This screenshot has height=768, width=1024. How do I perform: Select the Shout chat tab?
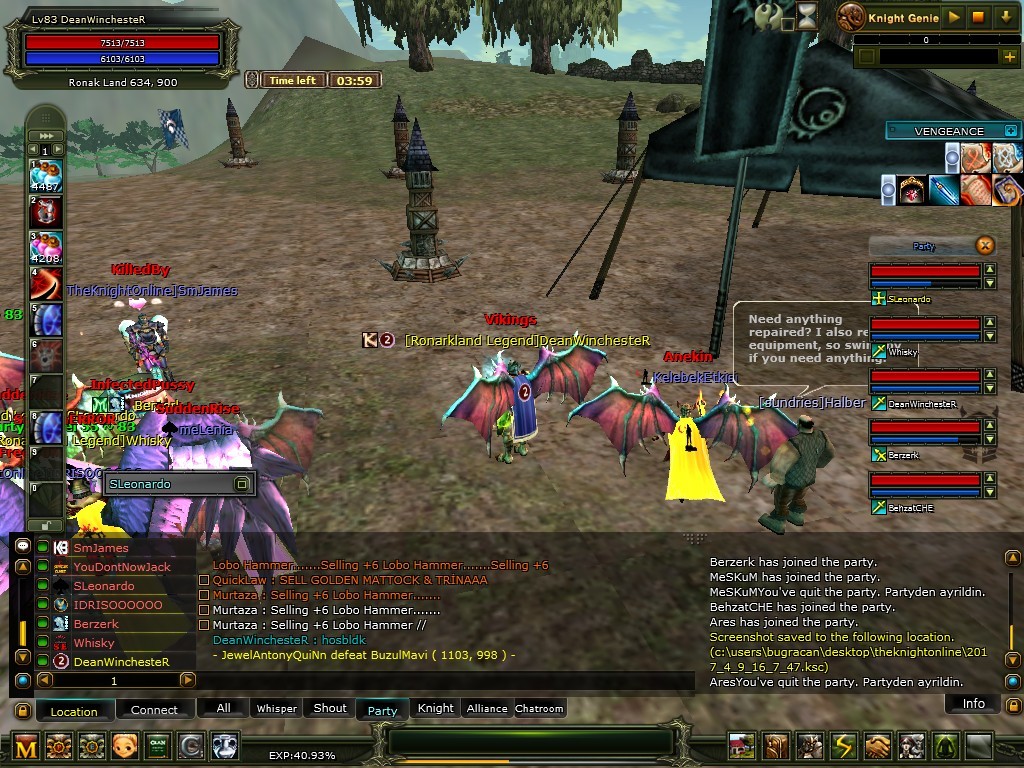(330, 708)
